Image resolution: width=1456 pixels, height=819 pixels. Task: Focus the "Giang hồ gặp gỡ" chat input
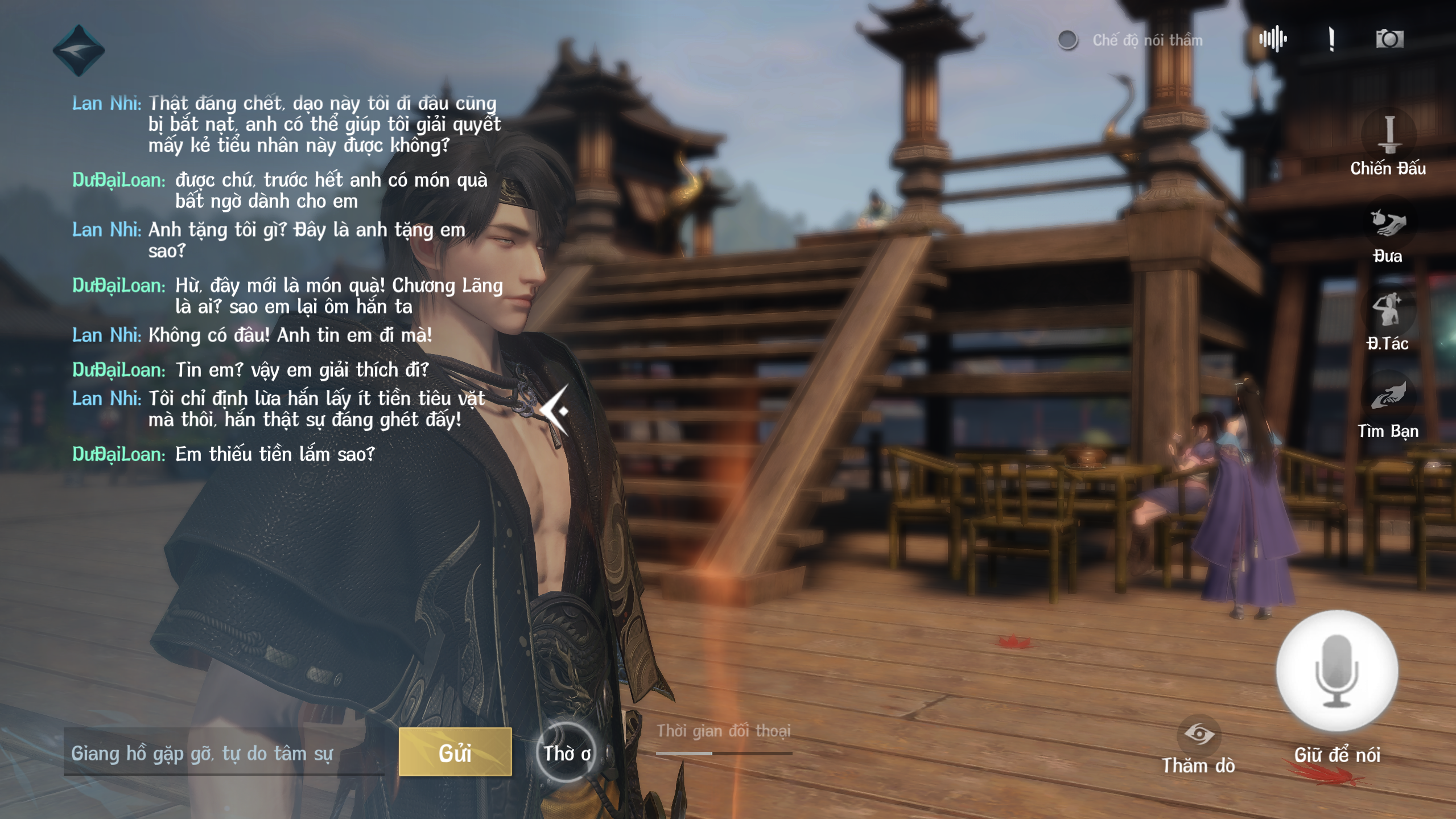[x=223, y=754]
